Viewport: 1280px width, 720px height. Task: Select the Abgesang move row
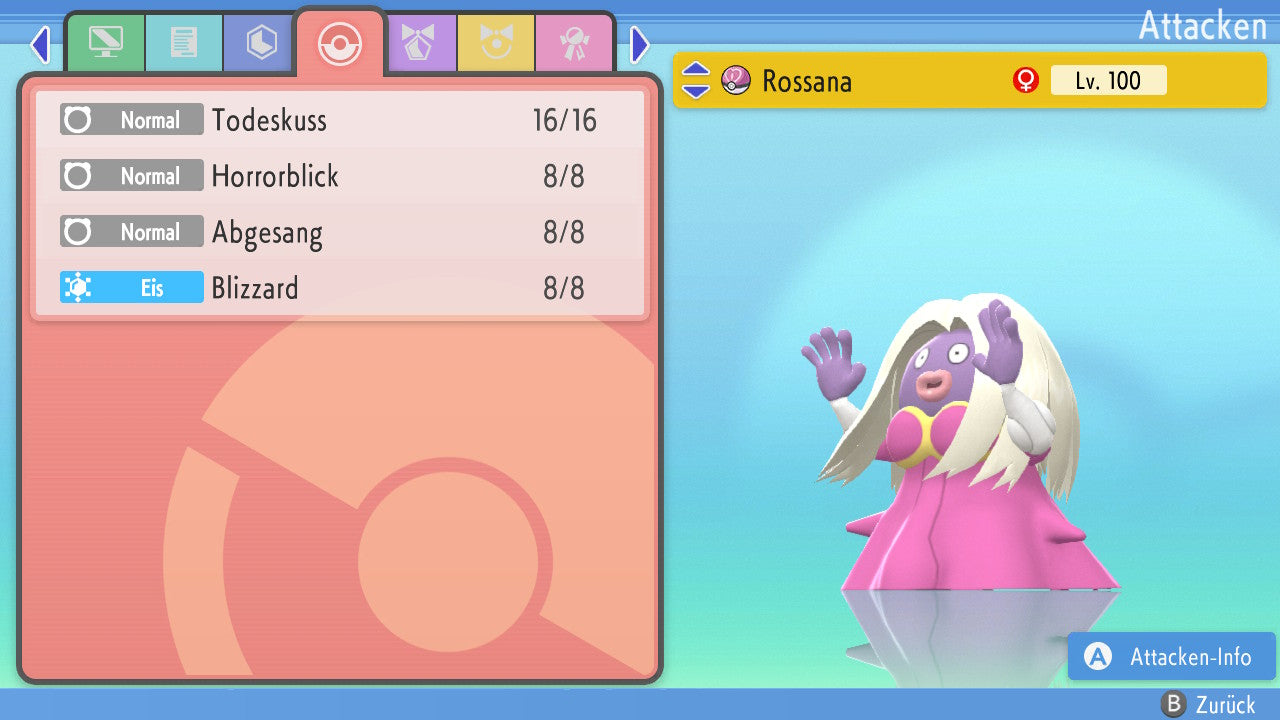point(340,232)
